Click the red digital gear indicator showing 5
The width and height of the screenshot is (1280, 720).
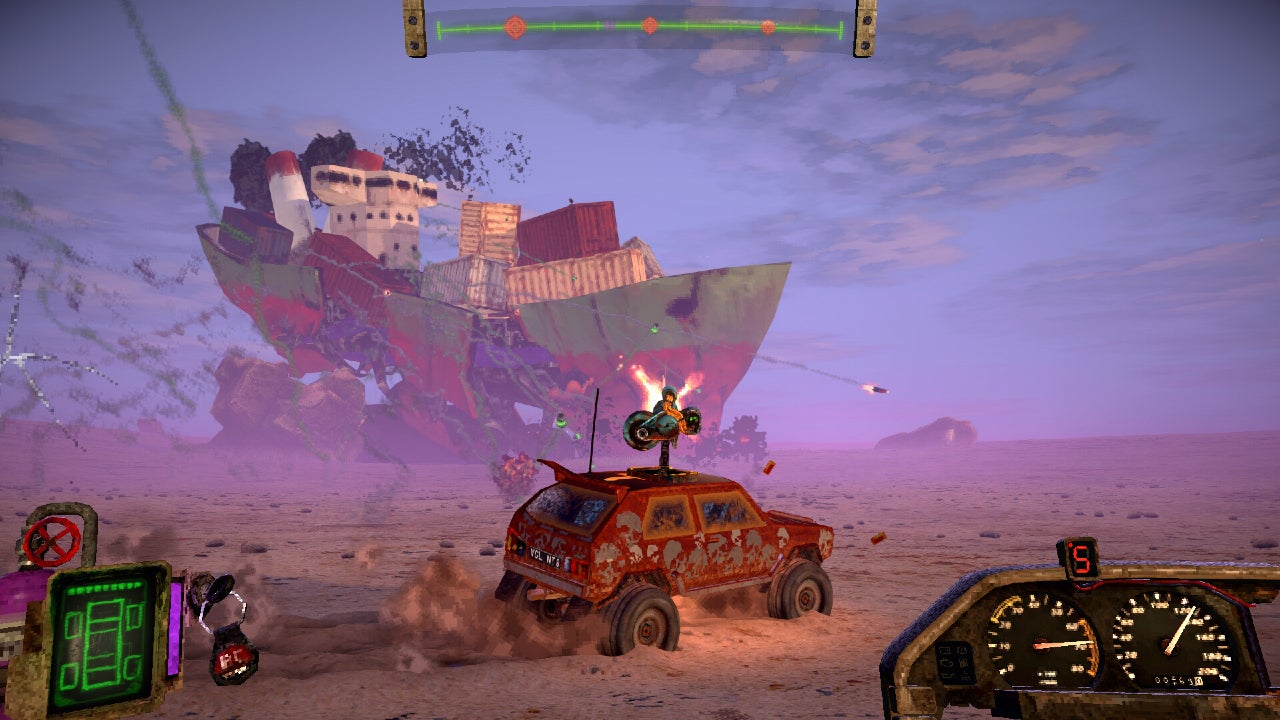pos(1083,559)
